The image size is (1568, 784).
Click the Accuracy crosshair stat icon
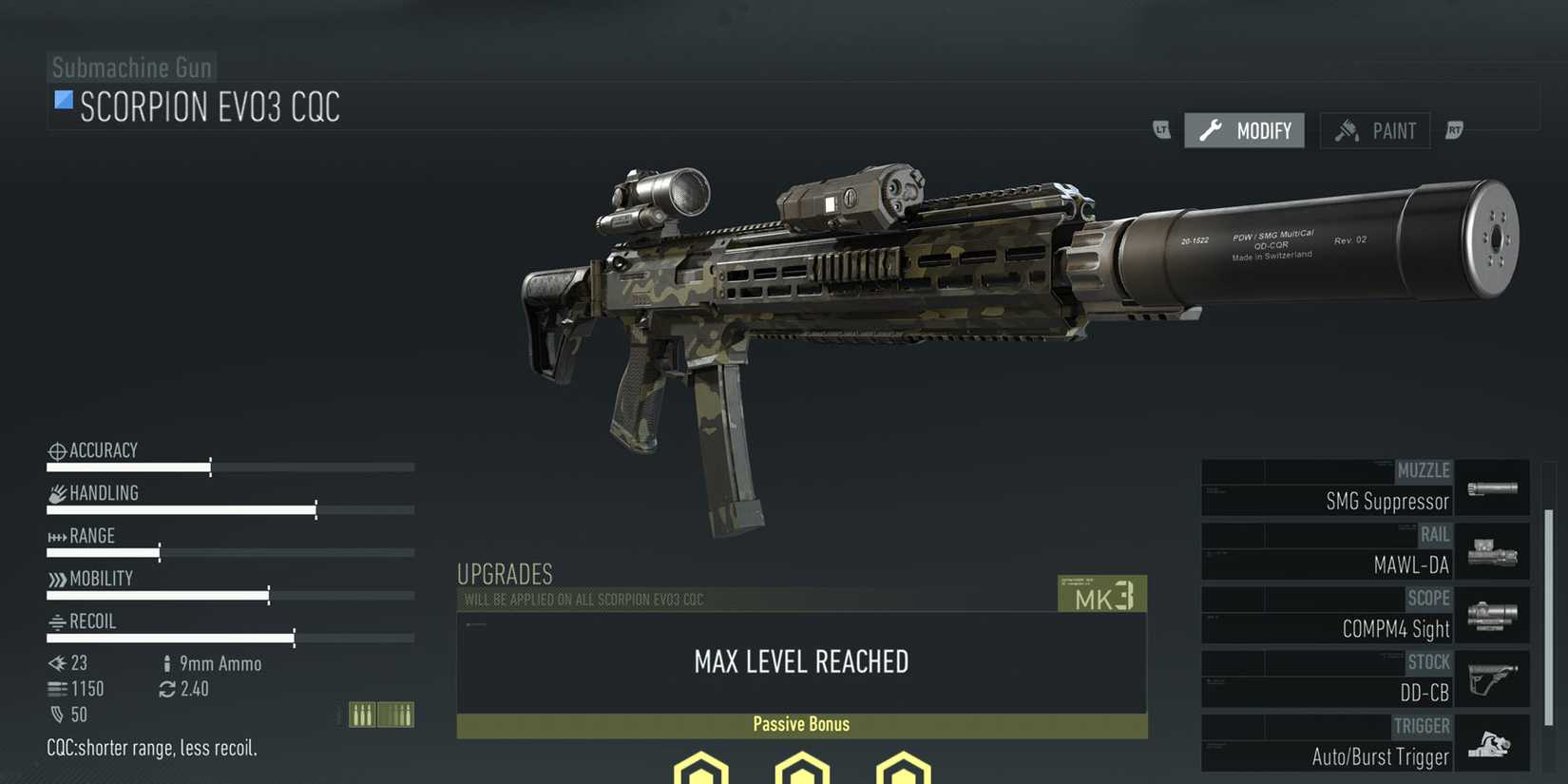(55, 450)
